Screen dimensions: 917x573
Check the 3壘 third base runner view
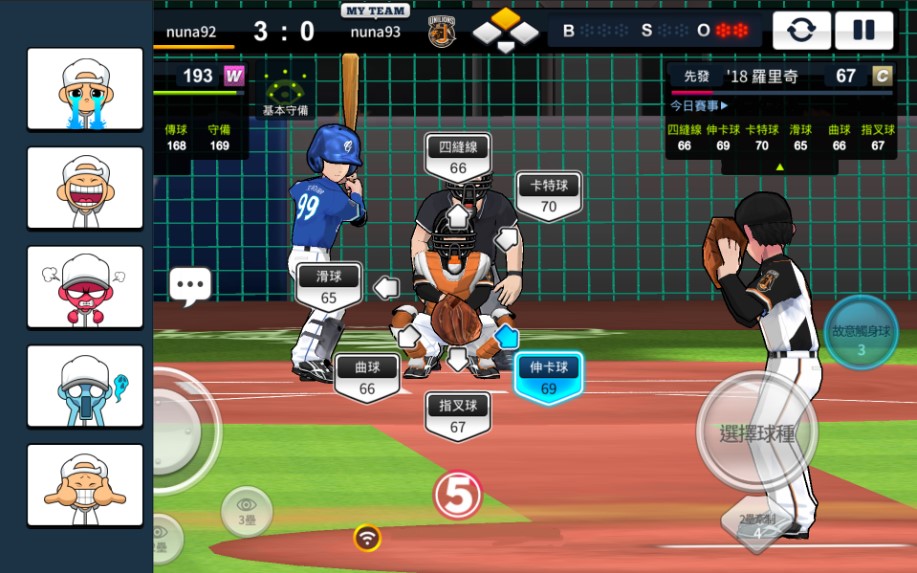pos(246,511)
